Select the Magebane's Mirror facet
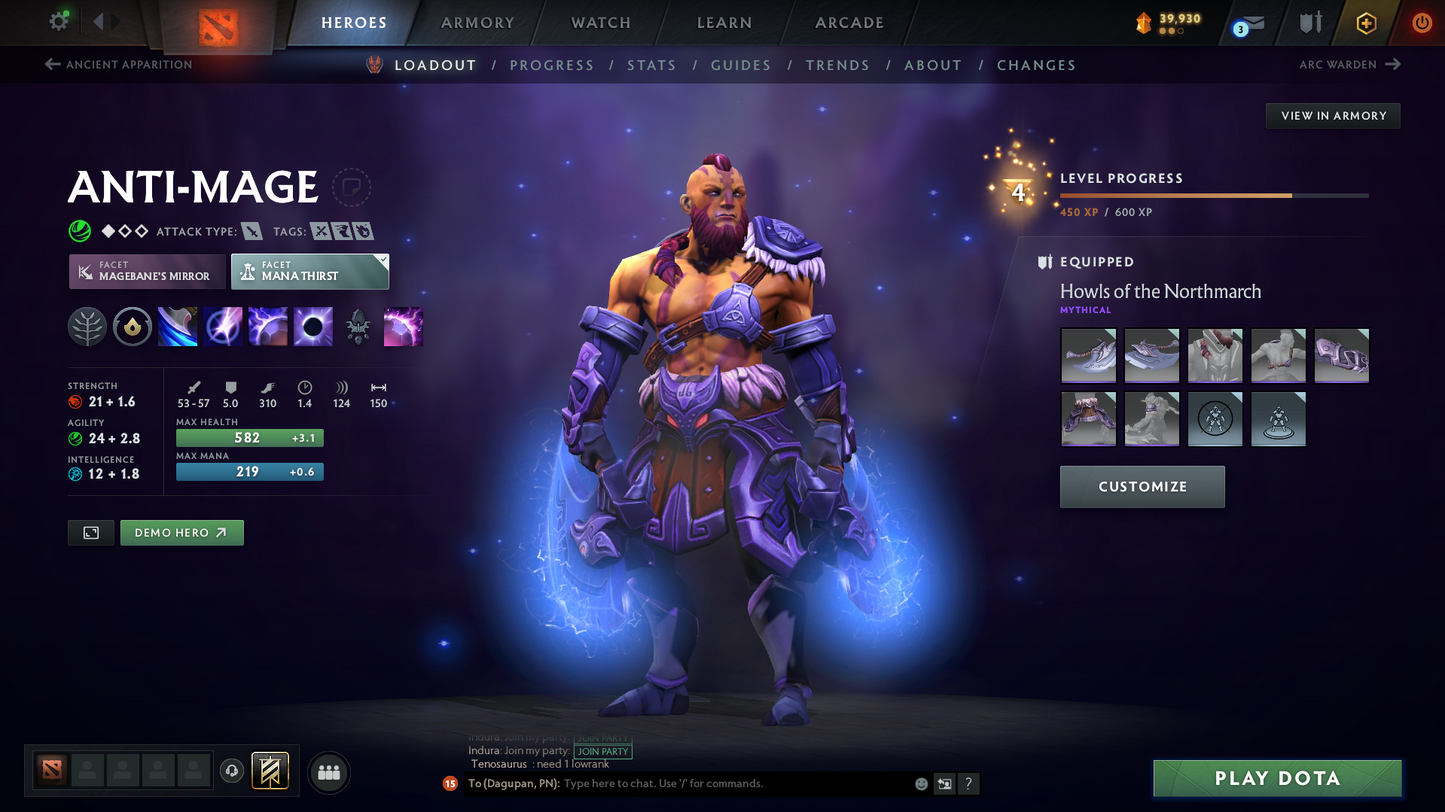The image size is (1445, 812). 147,271
